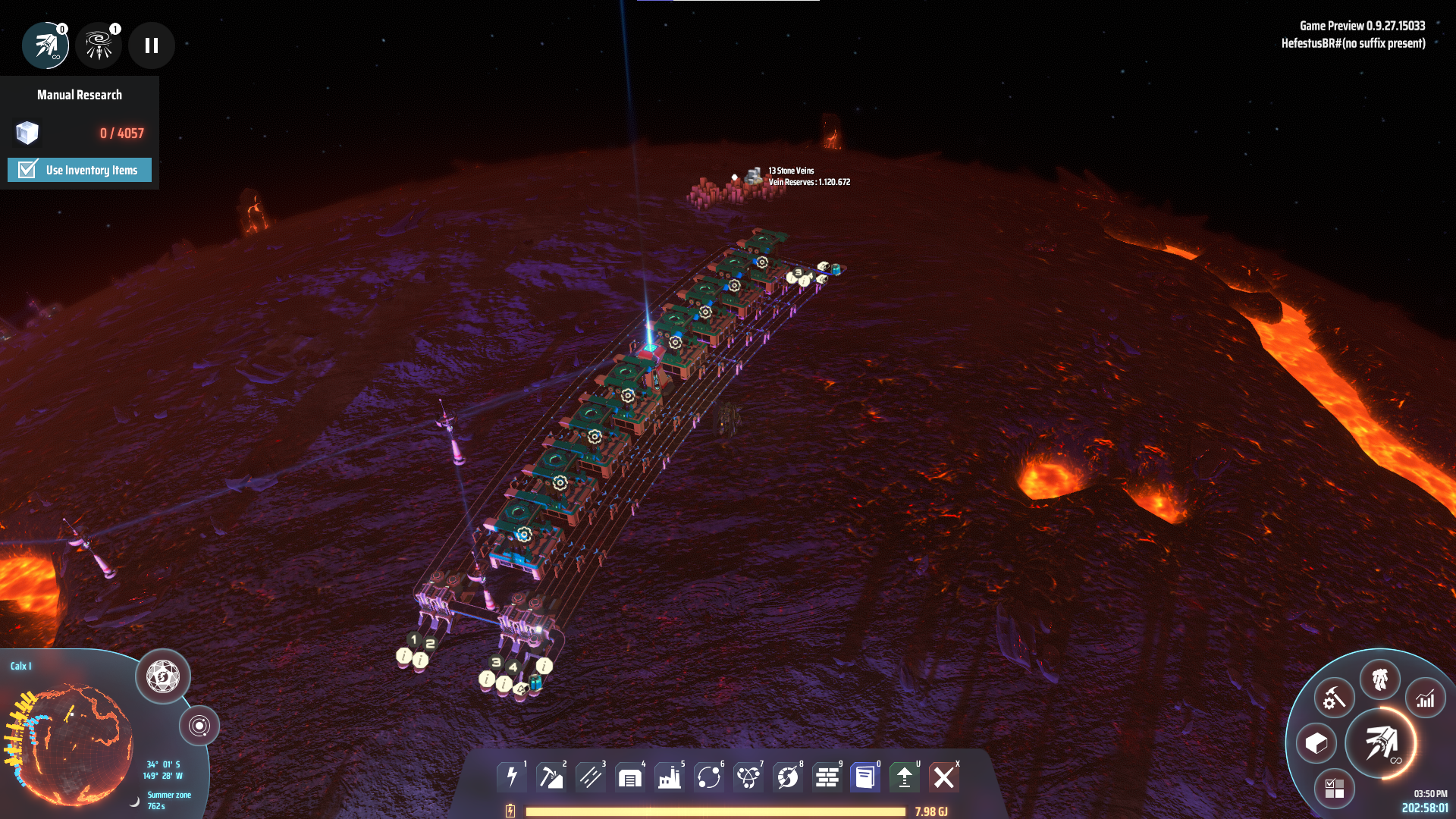Open the production statistics chart panel

coord(1426,698)
